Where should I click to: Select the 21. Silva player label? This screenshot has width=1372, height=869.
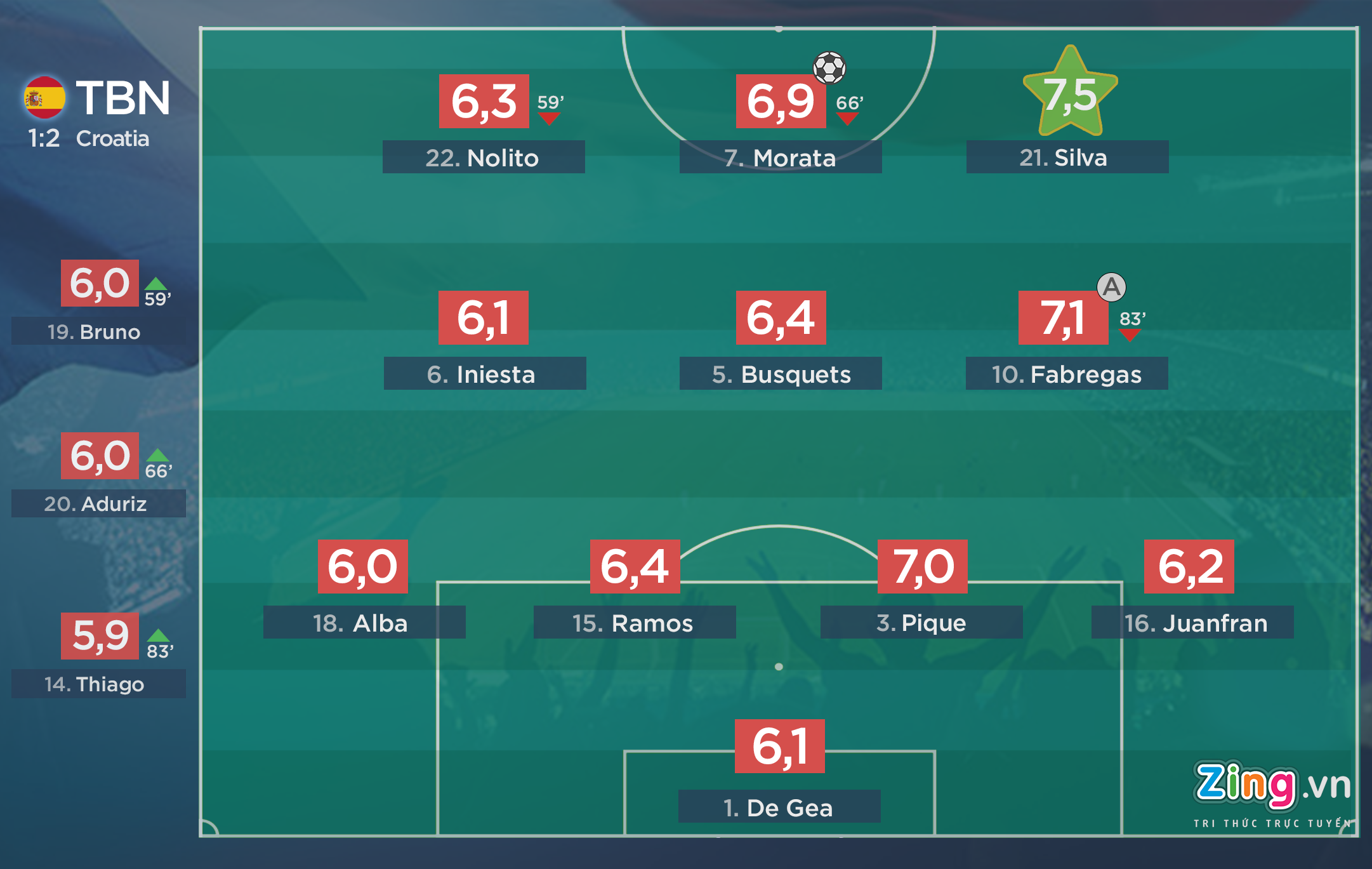click(1067, 157)
